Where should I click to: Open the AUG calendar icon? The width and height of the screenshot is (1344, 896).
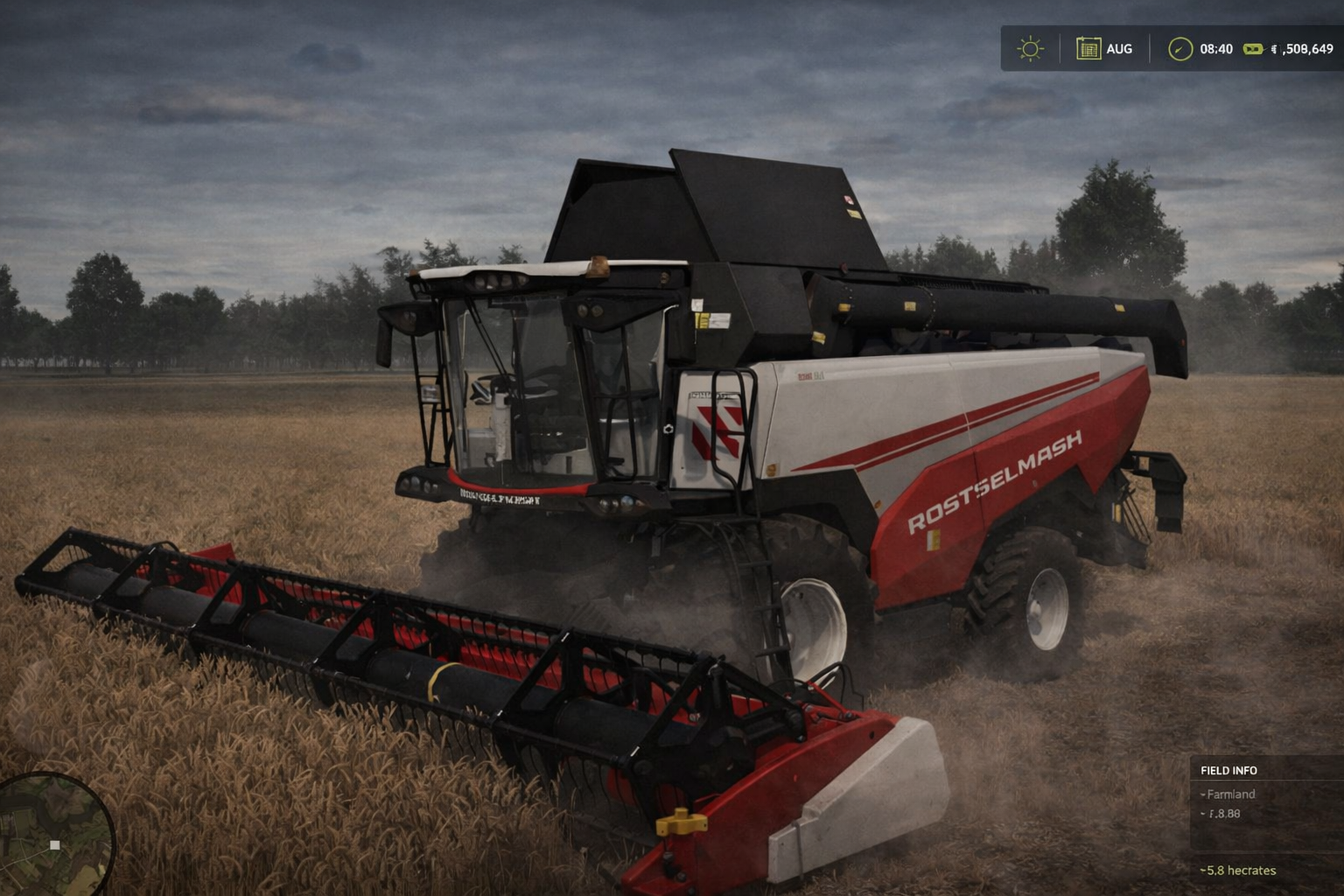1088,49
